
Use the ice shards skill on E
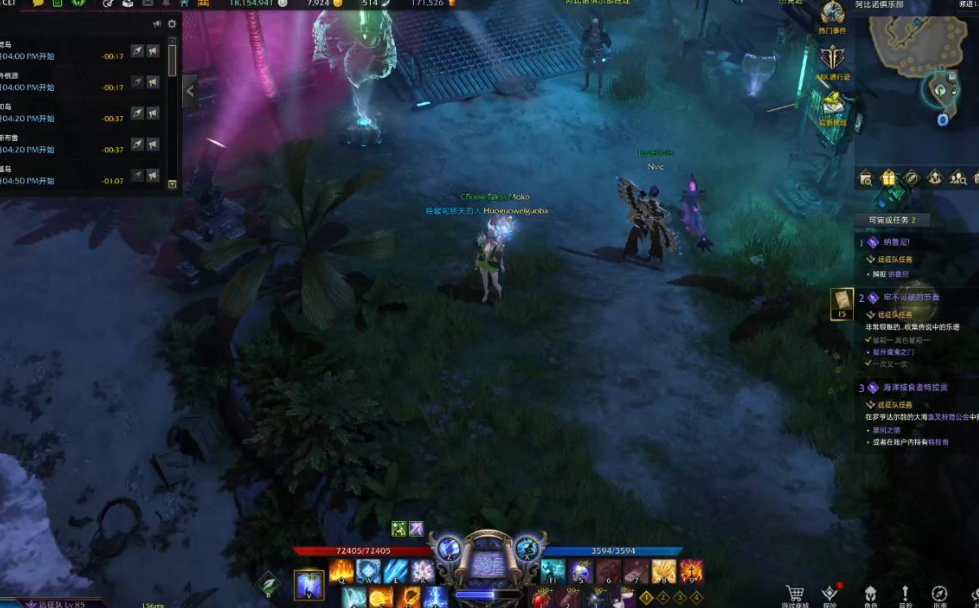(x=396, y=571)
